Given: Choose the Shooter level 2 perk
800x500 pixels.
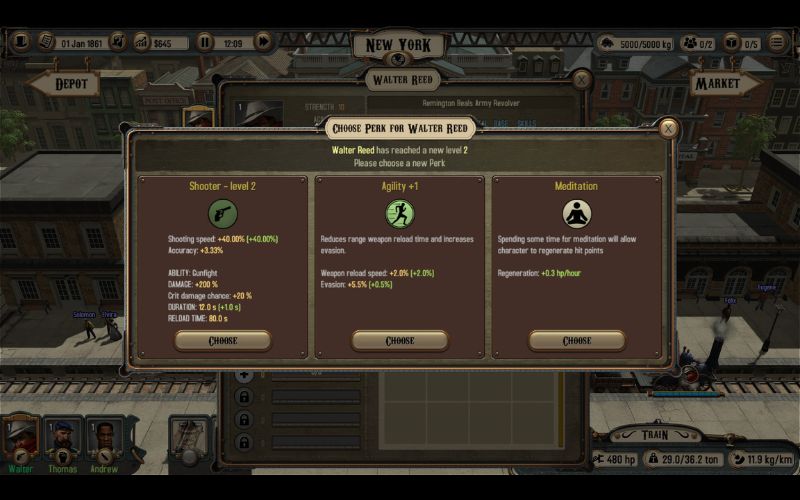Looking at the screenshot, I should 222,341.
